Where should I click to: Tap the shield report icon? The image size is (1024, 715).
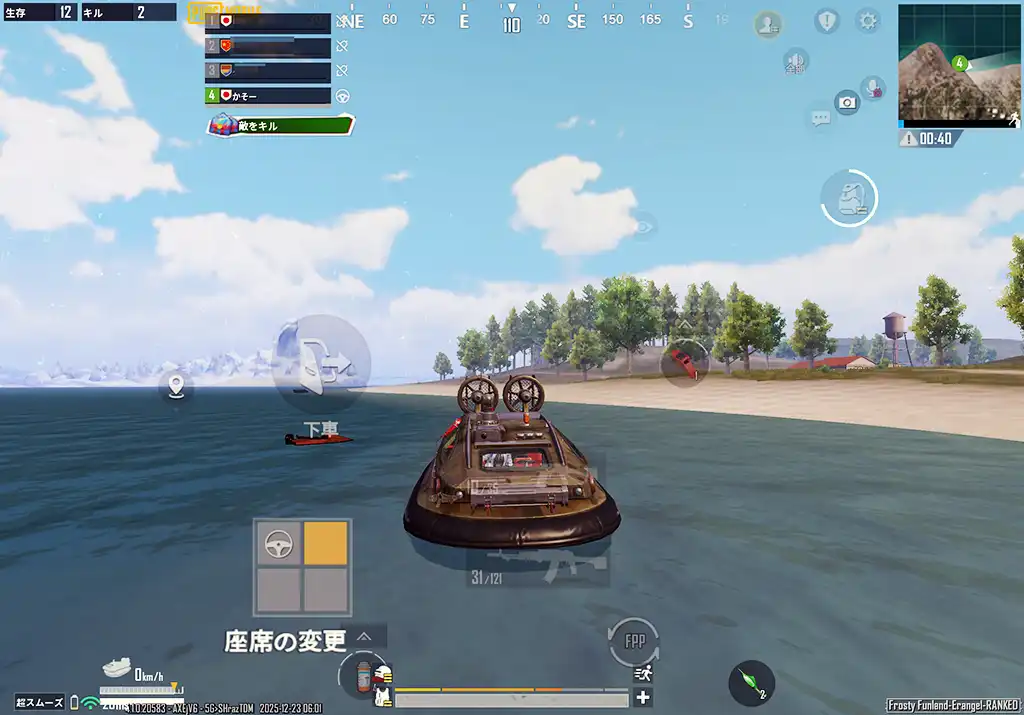(826, 21)
